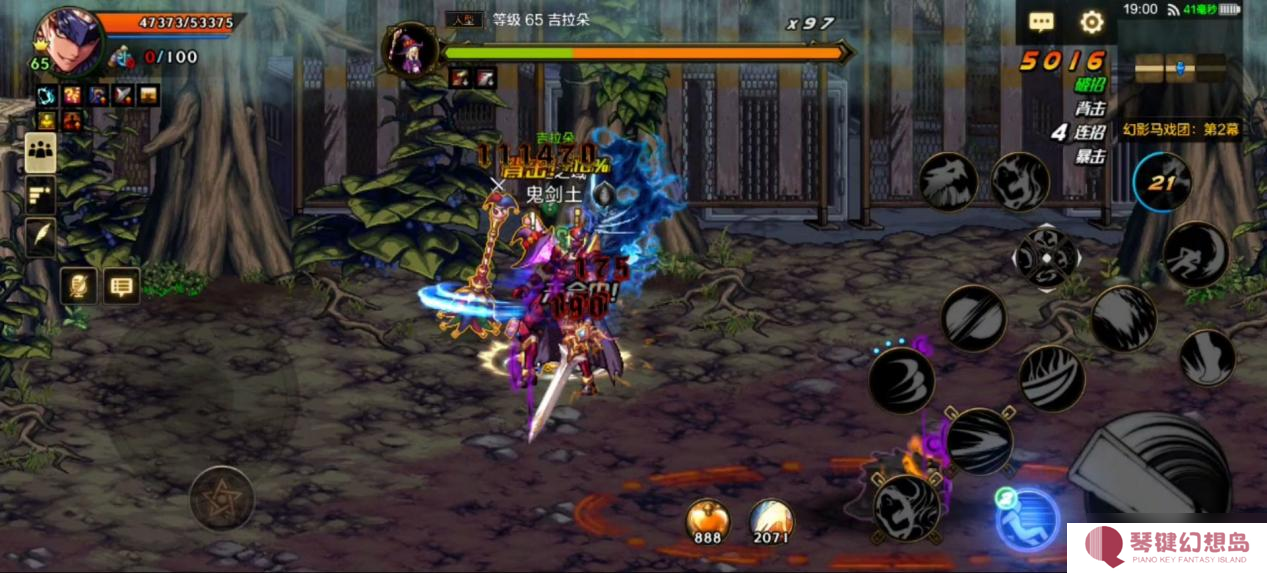Tap the fatigue potion icon beside 0/100

pos(122,57)
